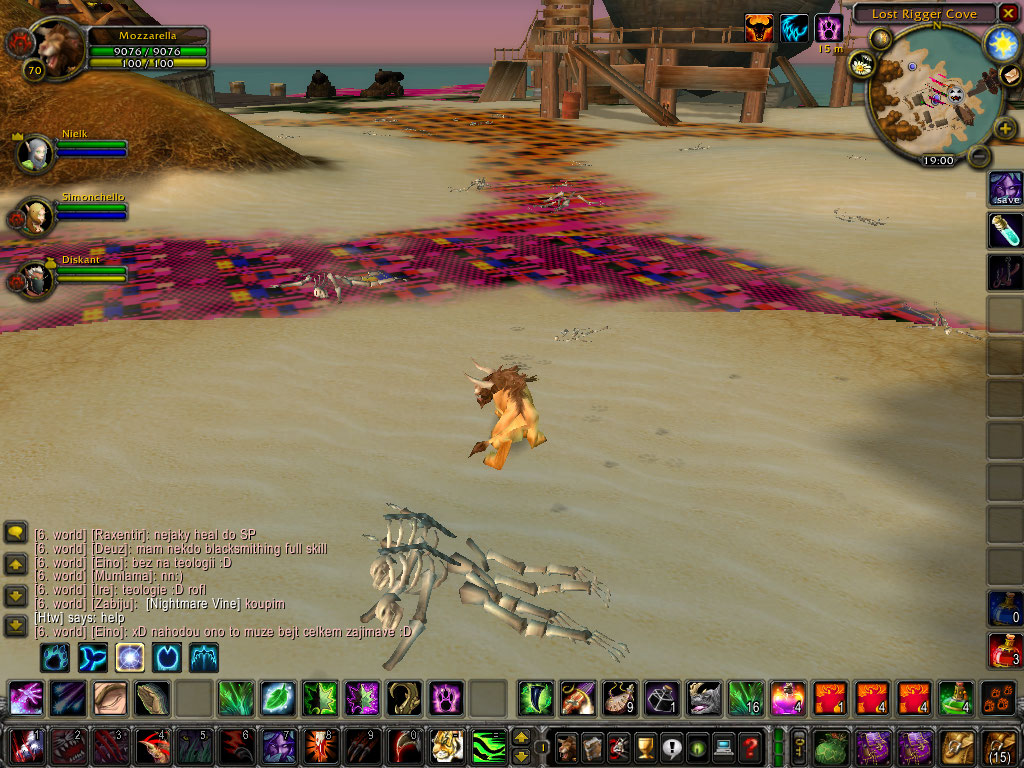1024x768 pixels.
Task: Switch to the glowing starburst shapeshift form
Action: (131, 657)
